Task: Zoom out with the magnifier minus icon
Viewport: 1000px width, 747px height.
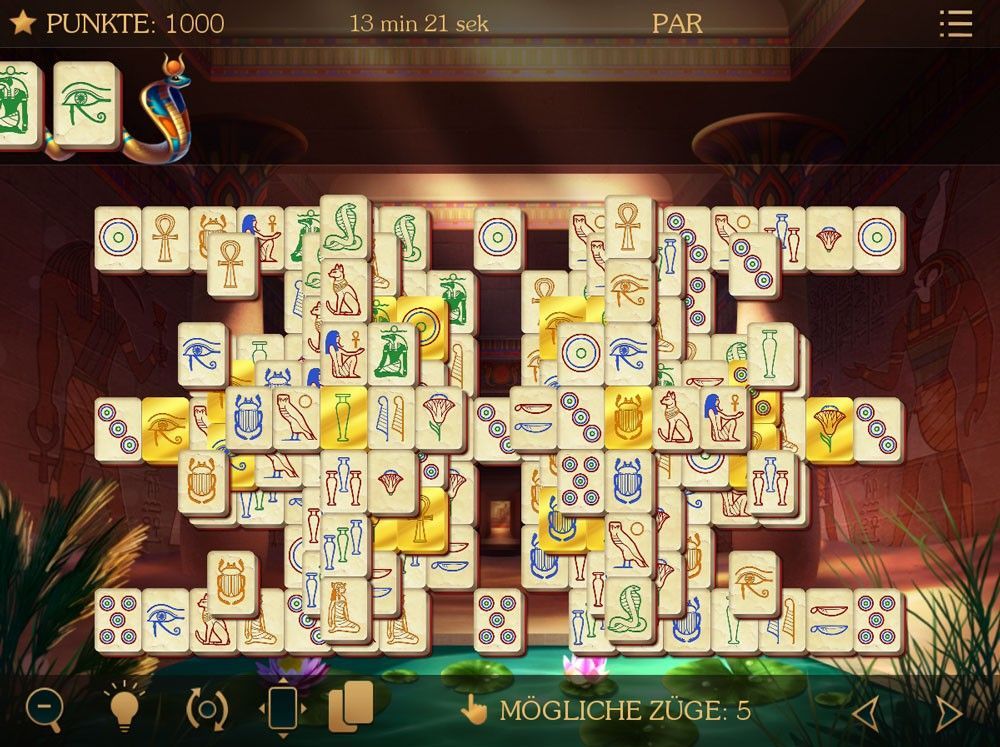Action: click(43, 709)
